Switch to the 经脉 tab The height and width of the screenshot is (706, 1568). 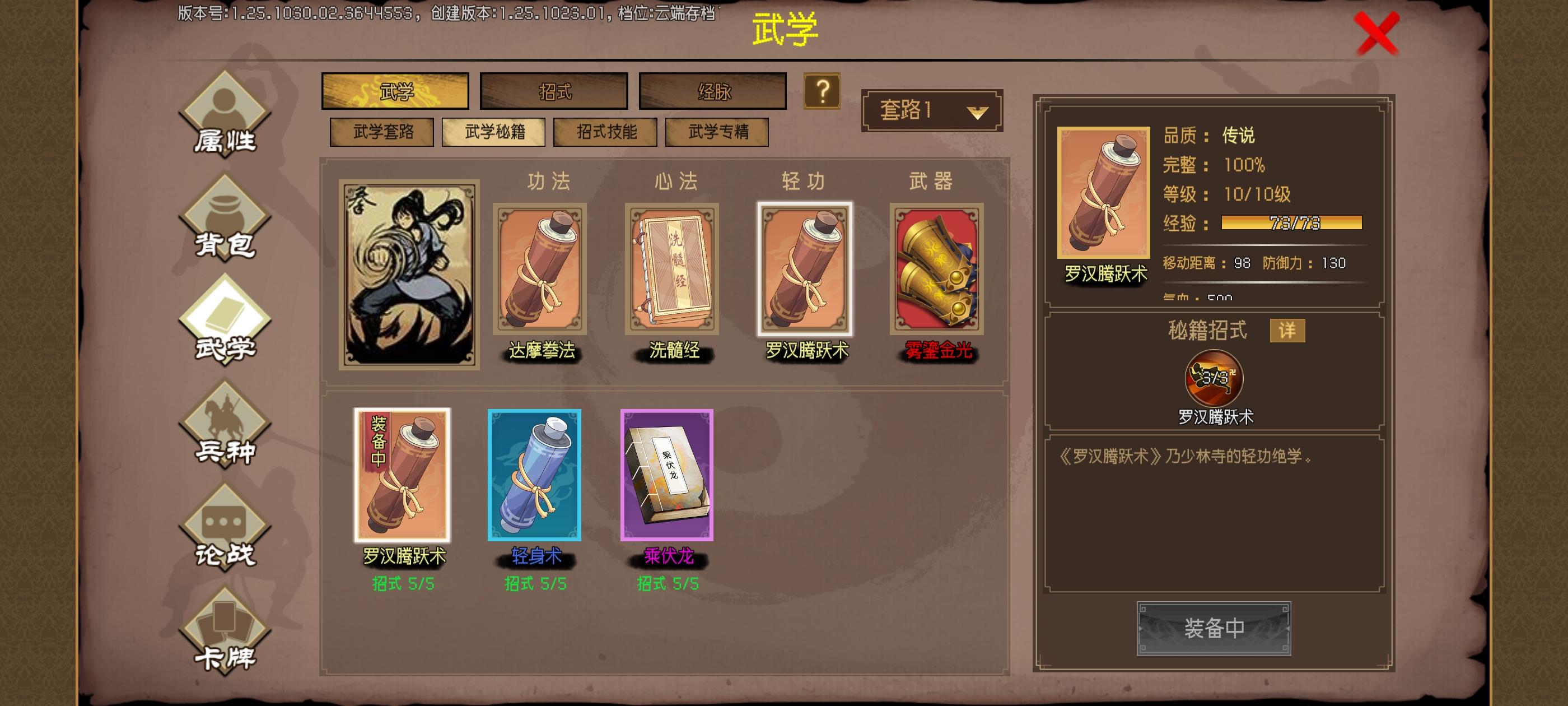click(712, 90)
